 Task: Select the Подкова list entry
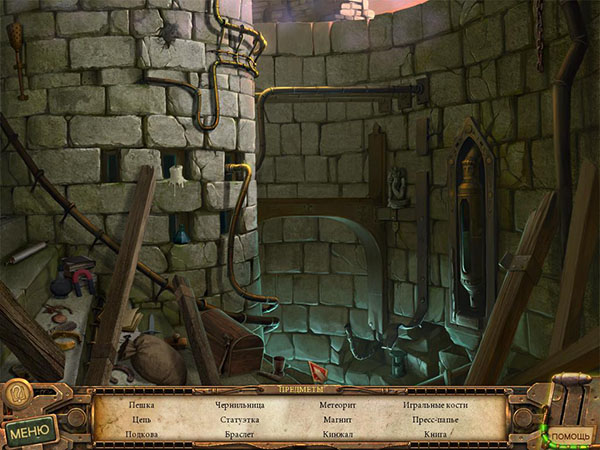pos(141,435)
